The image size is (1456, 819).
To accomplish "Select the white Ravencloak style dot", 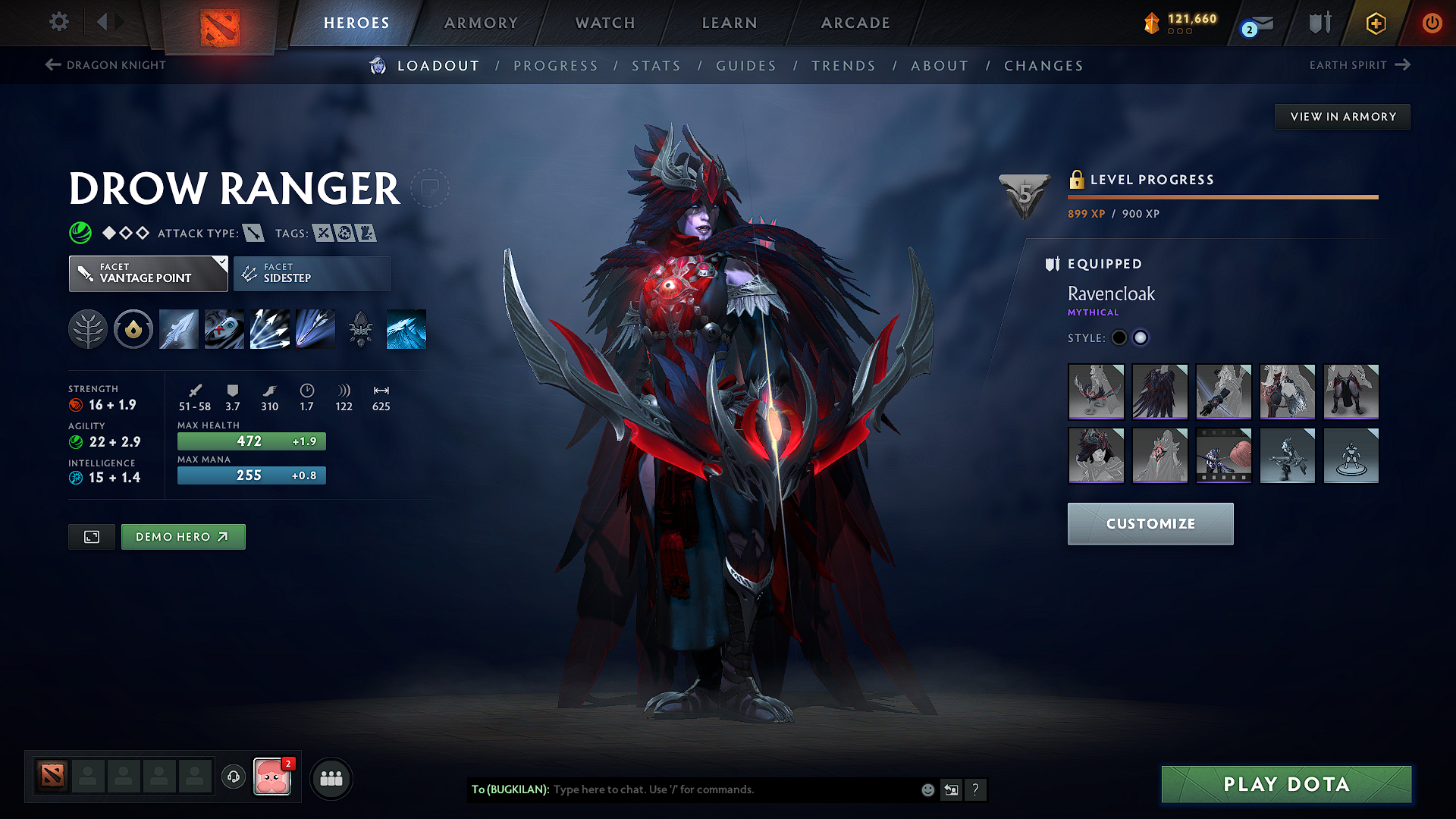I will [x=1141, y=337].
